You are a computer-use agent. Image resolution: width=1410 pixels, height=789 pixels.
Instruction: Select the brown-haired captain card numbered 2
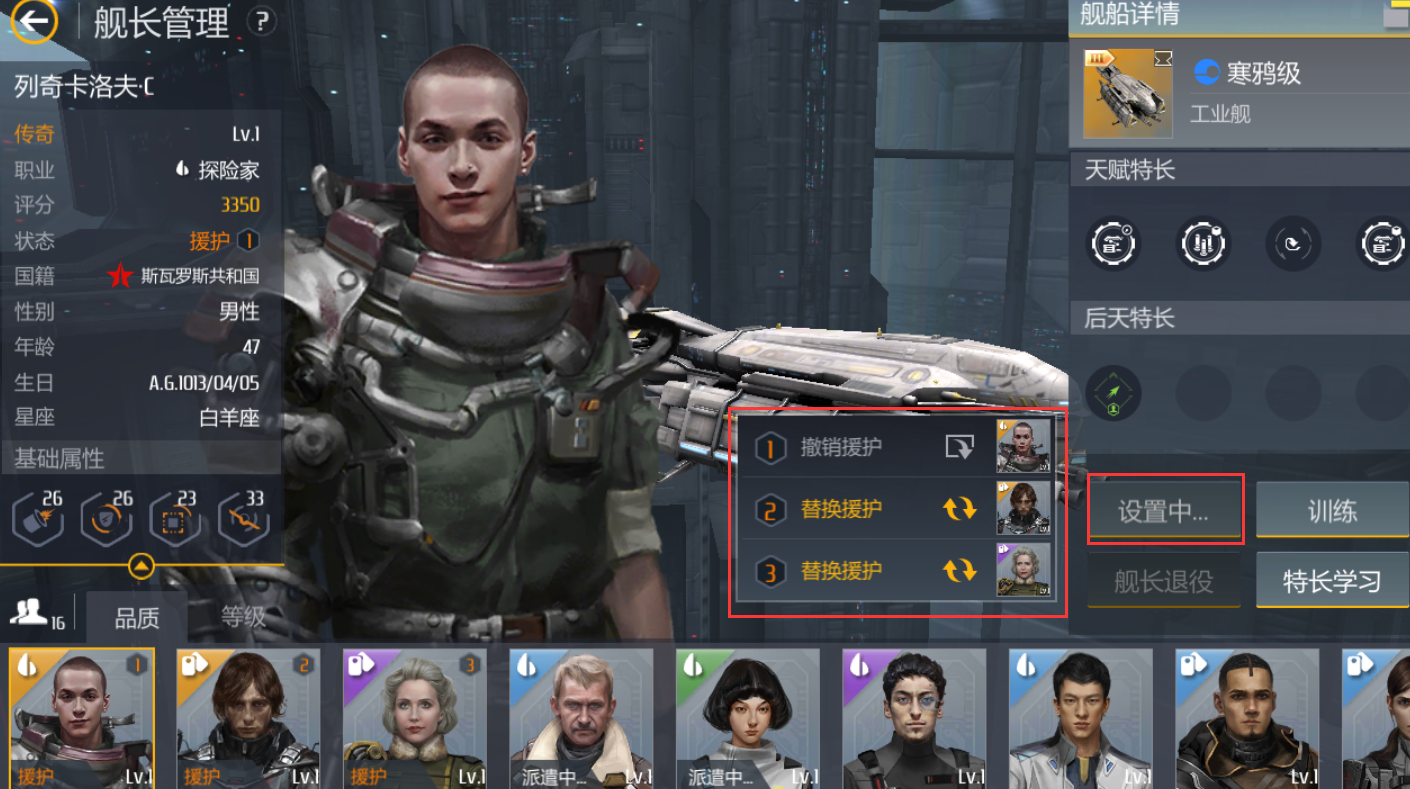[x=249, y=718]
